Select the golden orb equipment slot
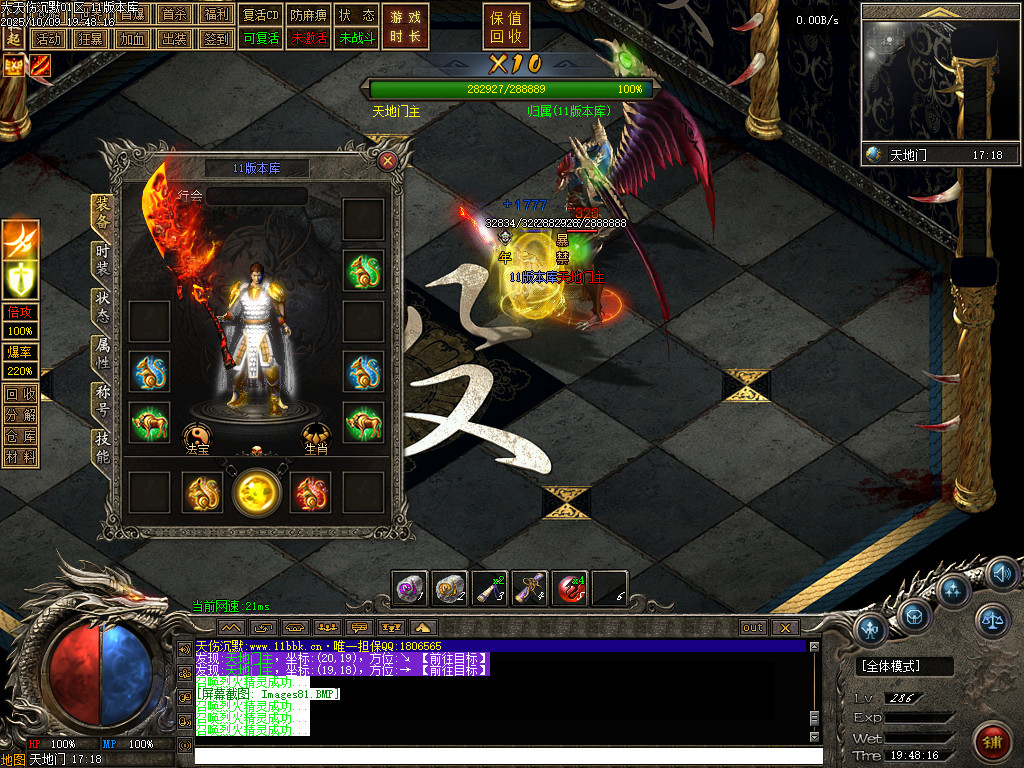The image size is (1024, 768). (x=257, y=492)
